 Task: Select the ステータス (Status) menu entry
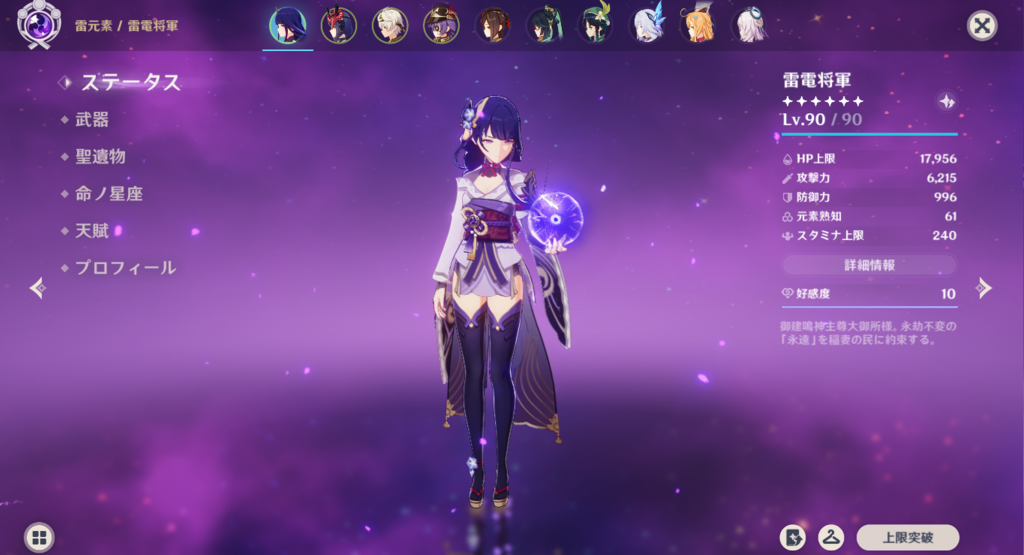(x=130, y=82)
